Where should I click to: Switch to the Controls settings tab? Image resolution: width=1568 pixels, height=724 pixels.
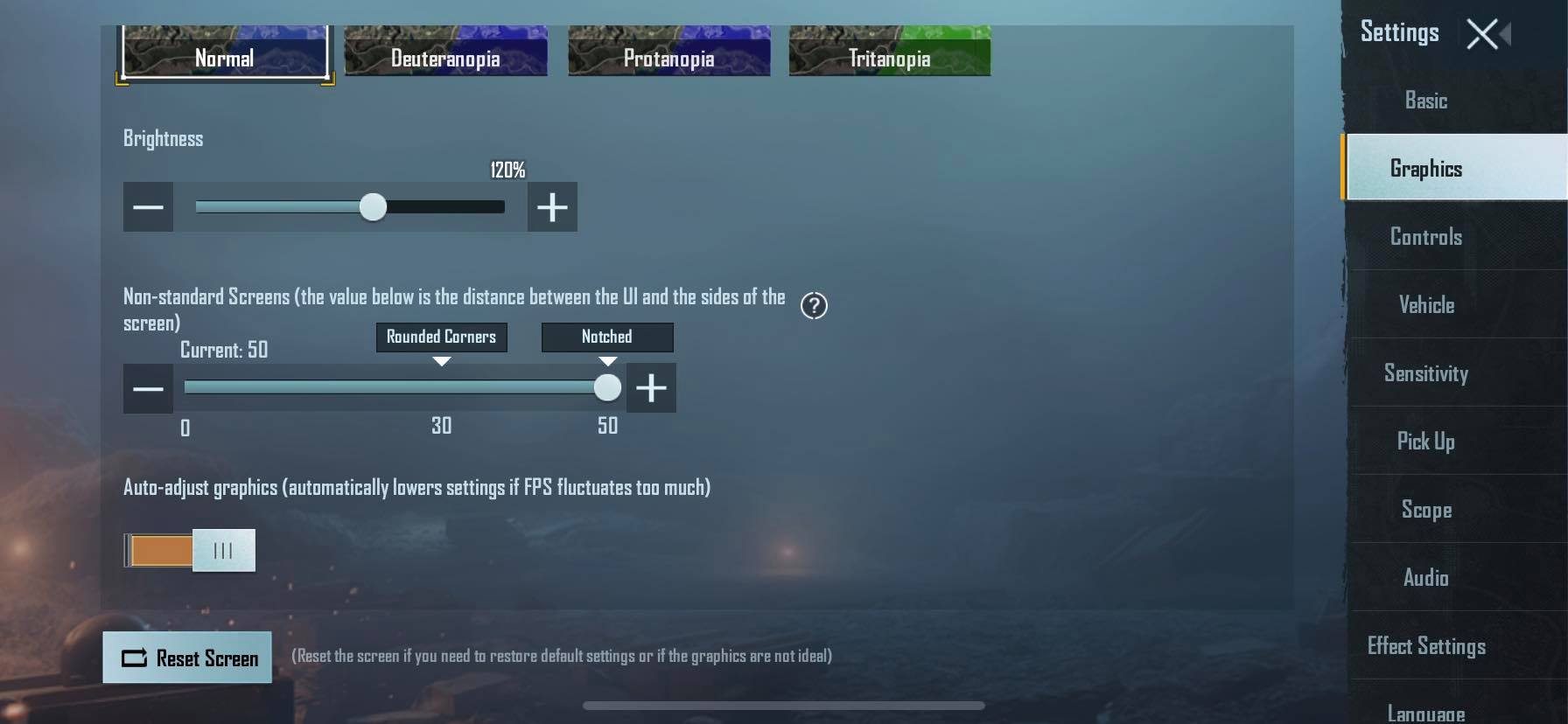click(1425, 236)
